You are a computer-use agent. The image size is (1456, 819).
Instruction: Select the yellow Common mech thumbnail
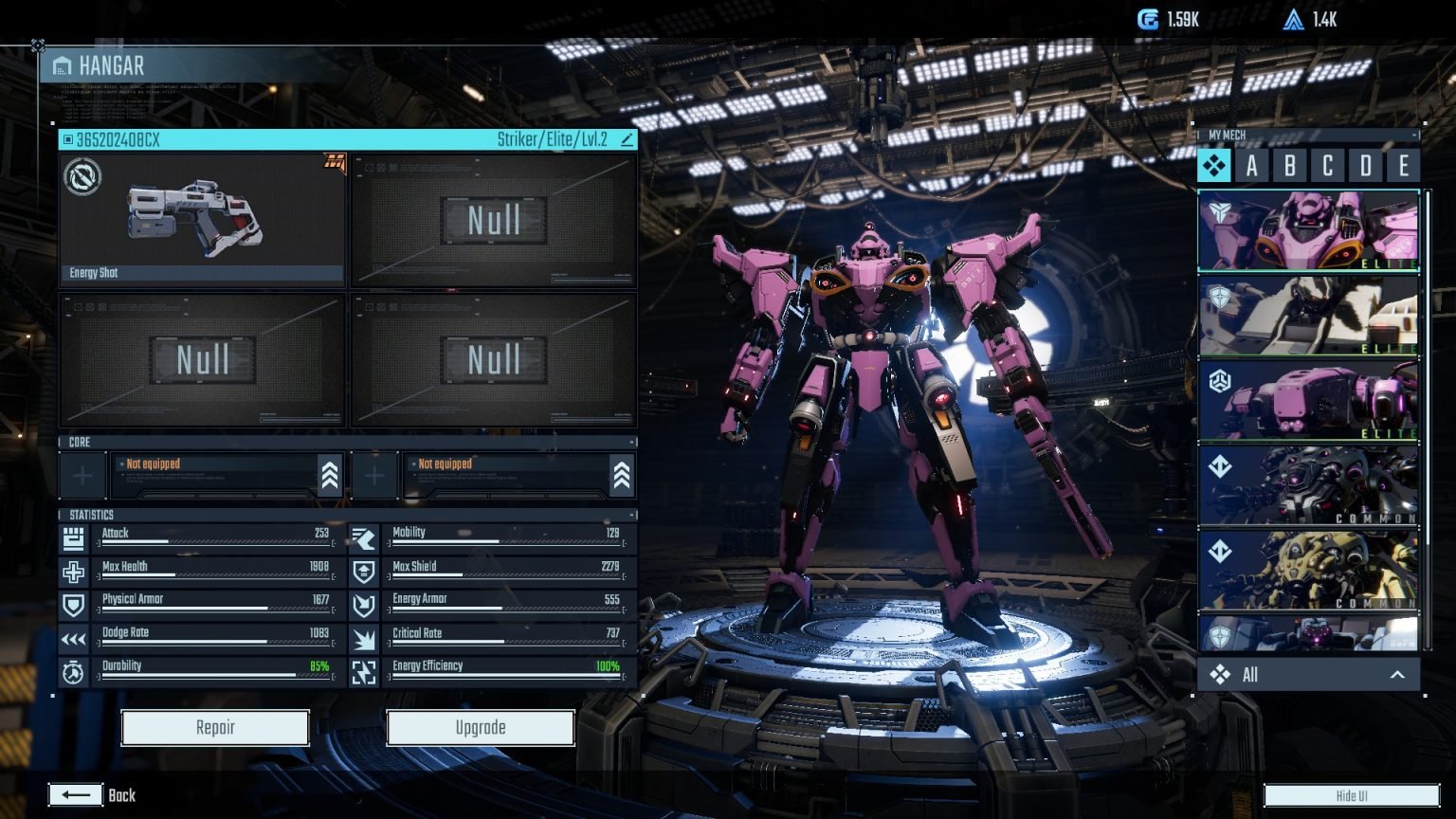(1308, 569)
